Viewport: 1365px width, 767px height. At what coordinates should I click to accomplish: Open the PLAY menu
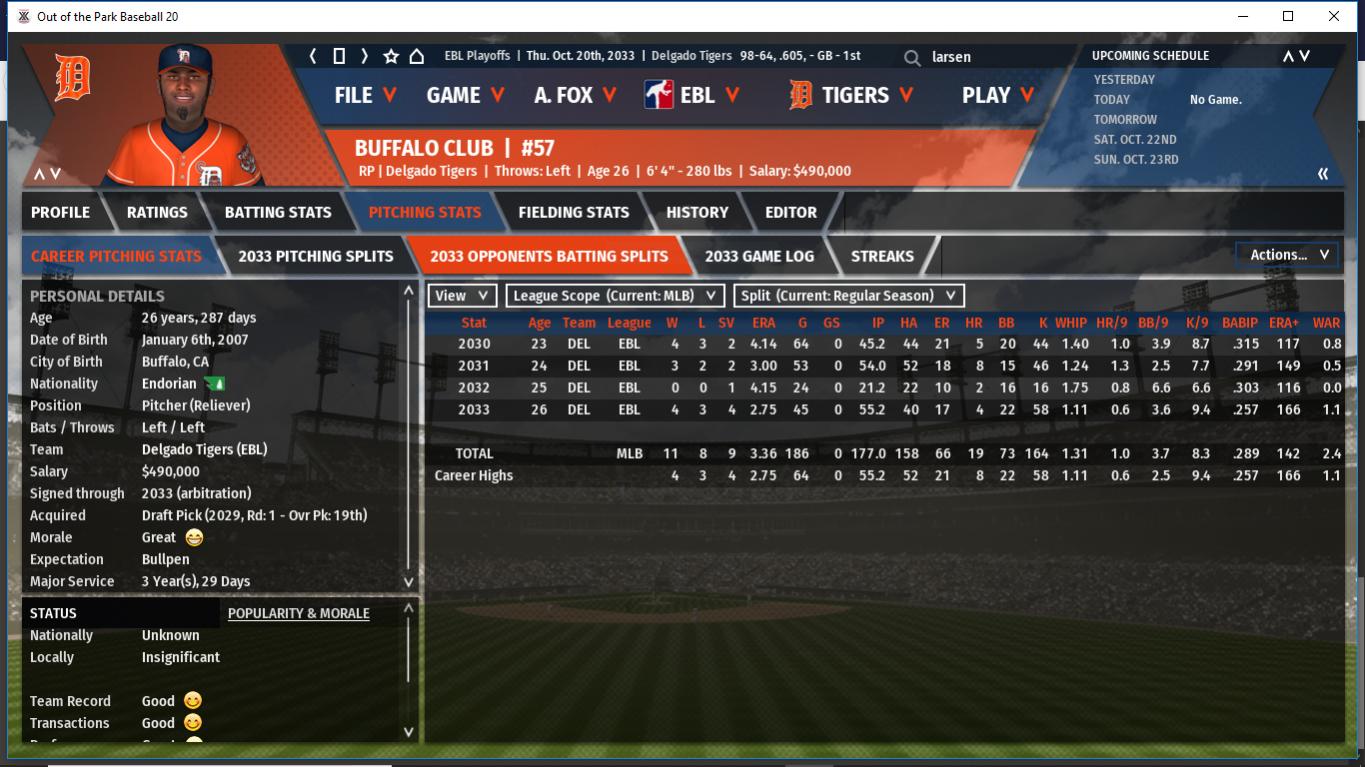[x=997, y=95]
